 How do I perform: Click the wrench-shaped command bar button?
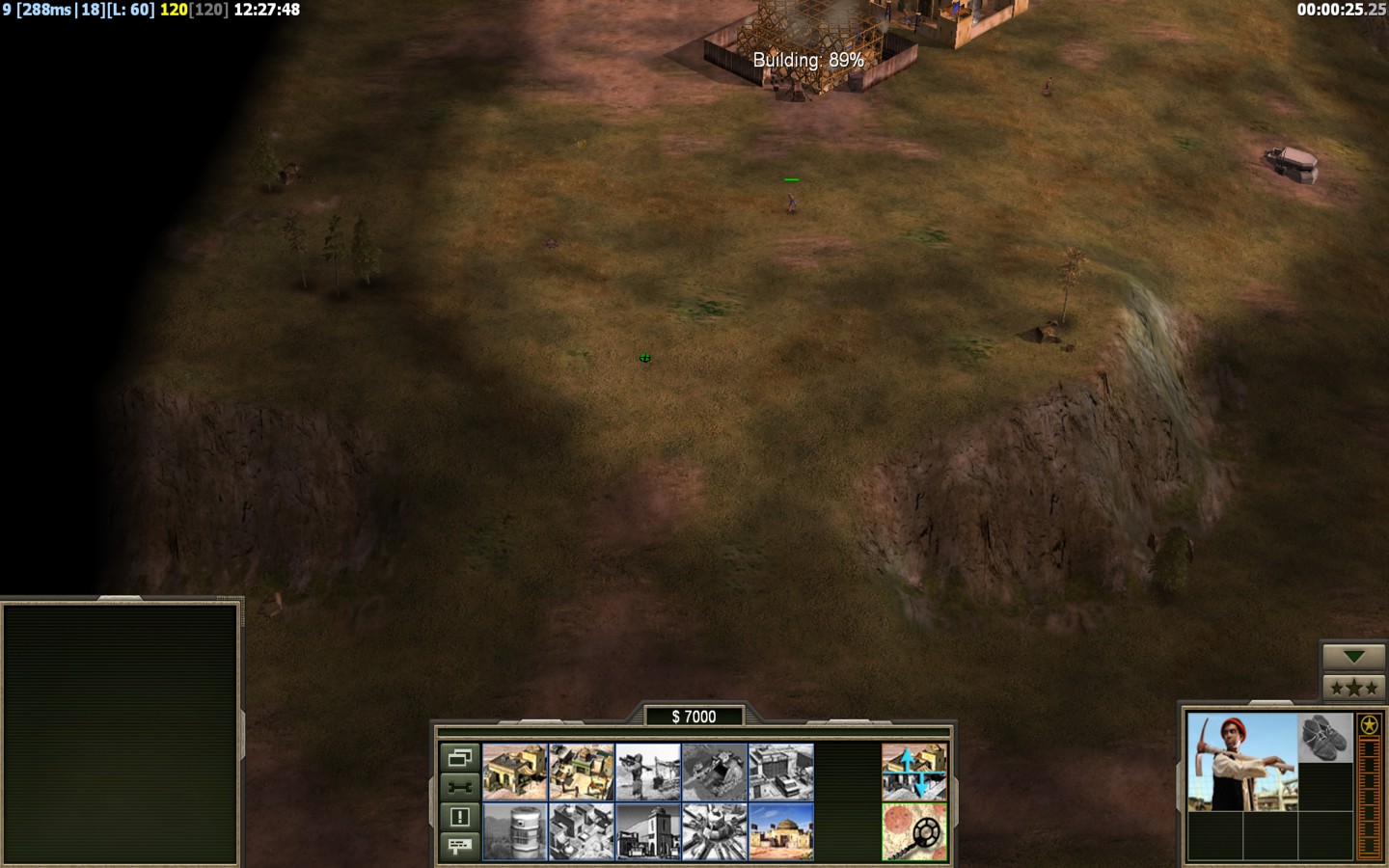460,787
